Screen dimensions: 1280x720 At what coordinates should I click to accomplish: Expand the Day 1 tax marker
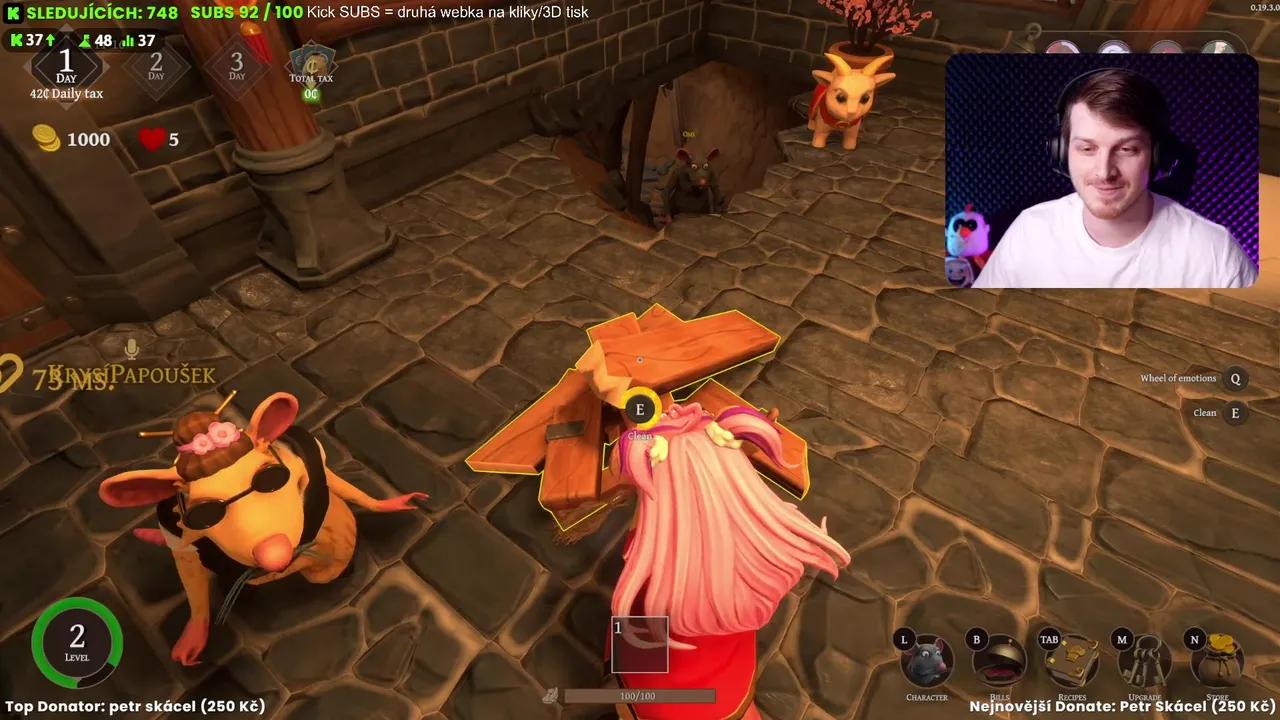(x=66, y=66)
